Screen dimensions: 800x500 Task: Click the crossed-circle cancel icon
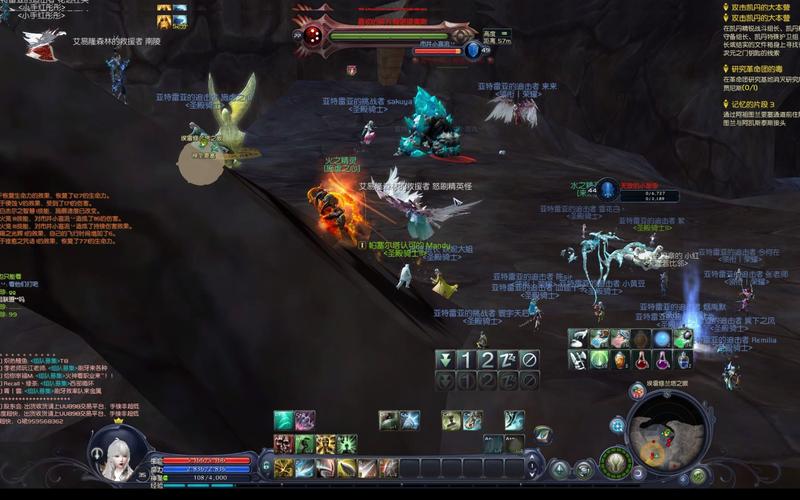click(x=529, y=359)
